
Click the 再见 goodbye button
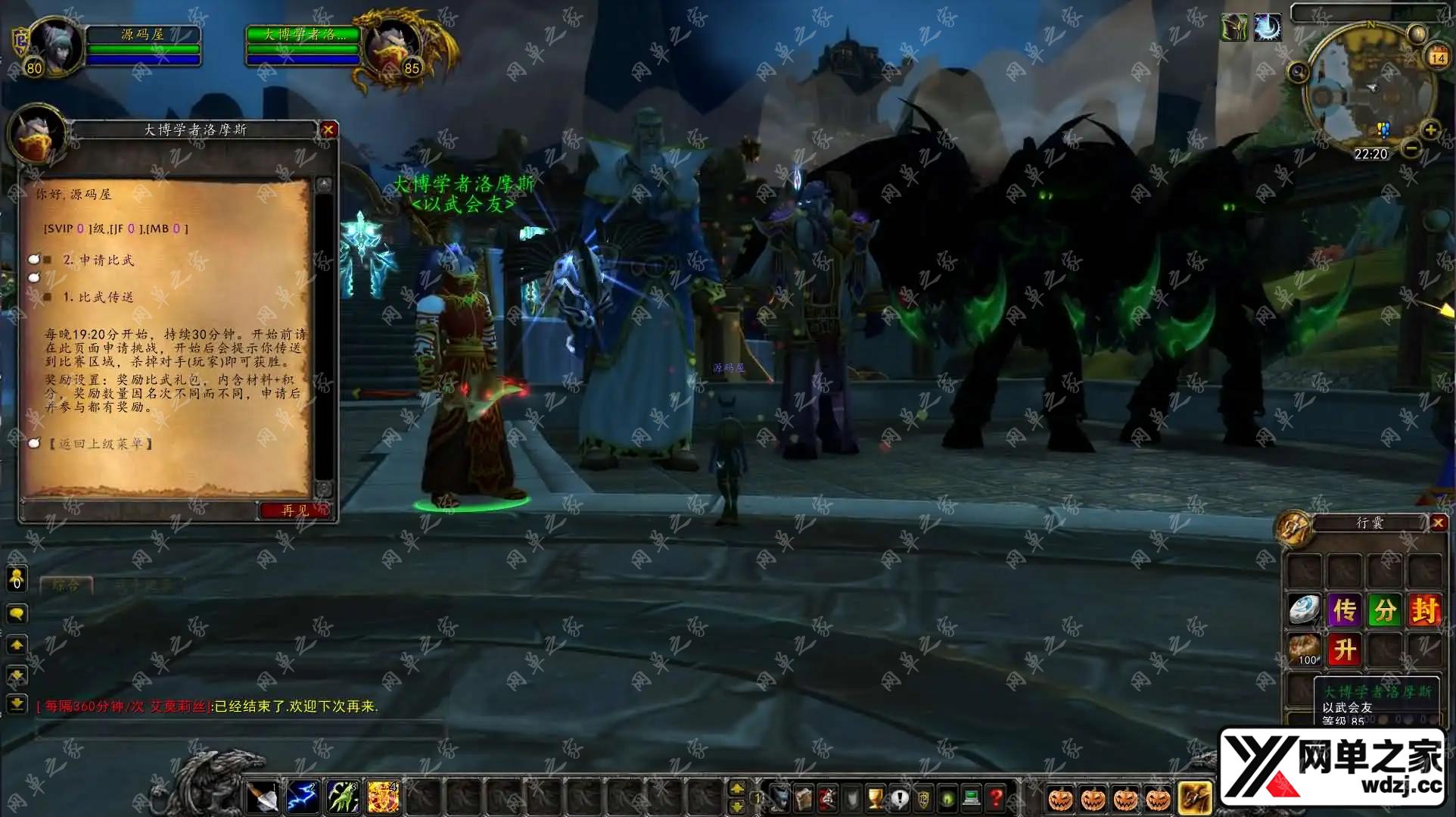[295, 510]
